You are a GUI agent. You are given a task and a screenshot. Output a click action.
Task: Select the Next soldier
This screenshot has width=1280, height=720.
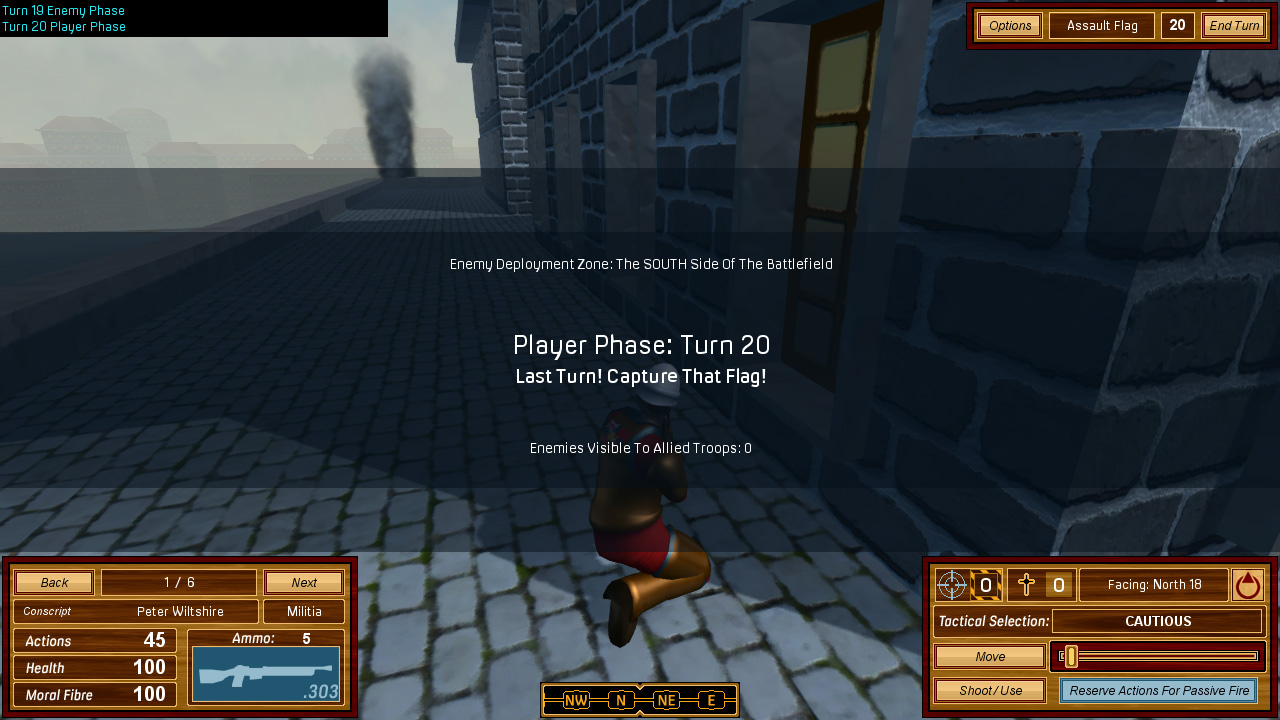point(304,583)
